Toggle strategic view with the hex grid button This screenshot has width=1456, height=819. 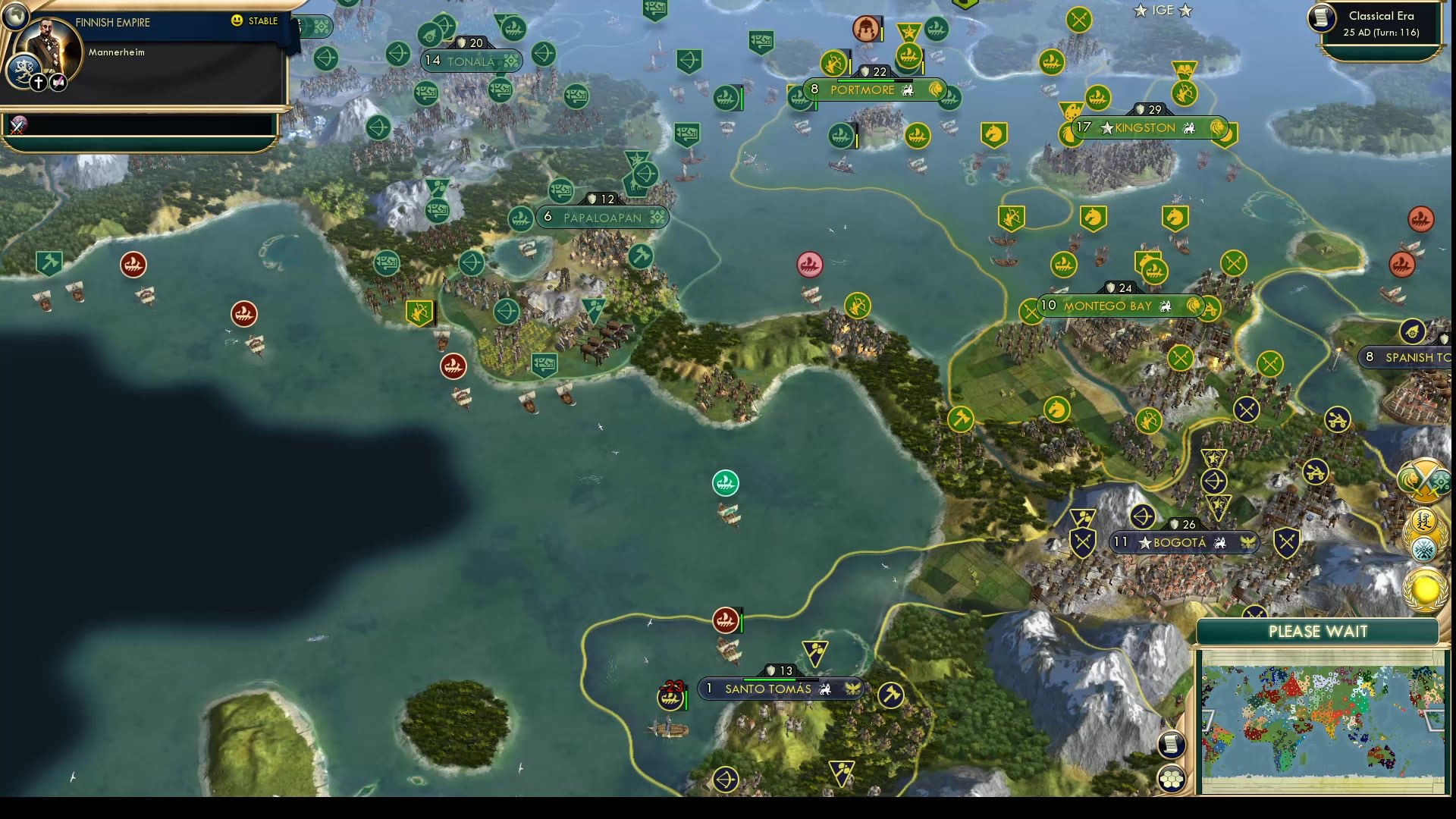(x=1172, y=778)
